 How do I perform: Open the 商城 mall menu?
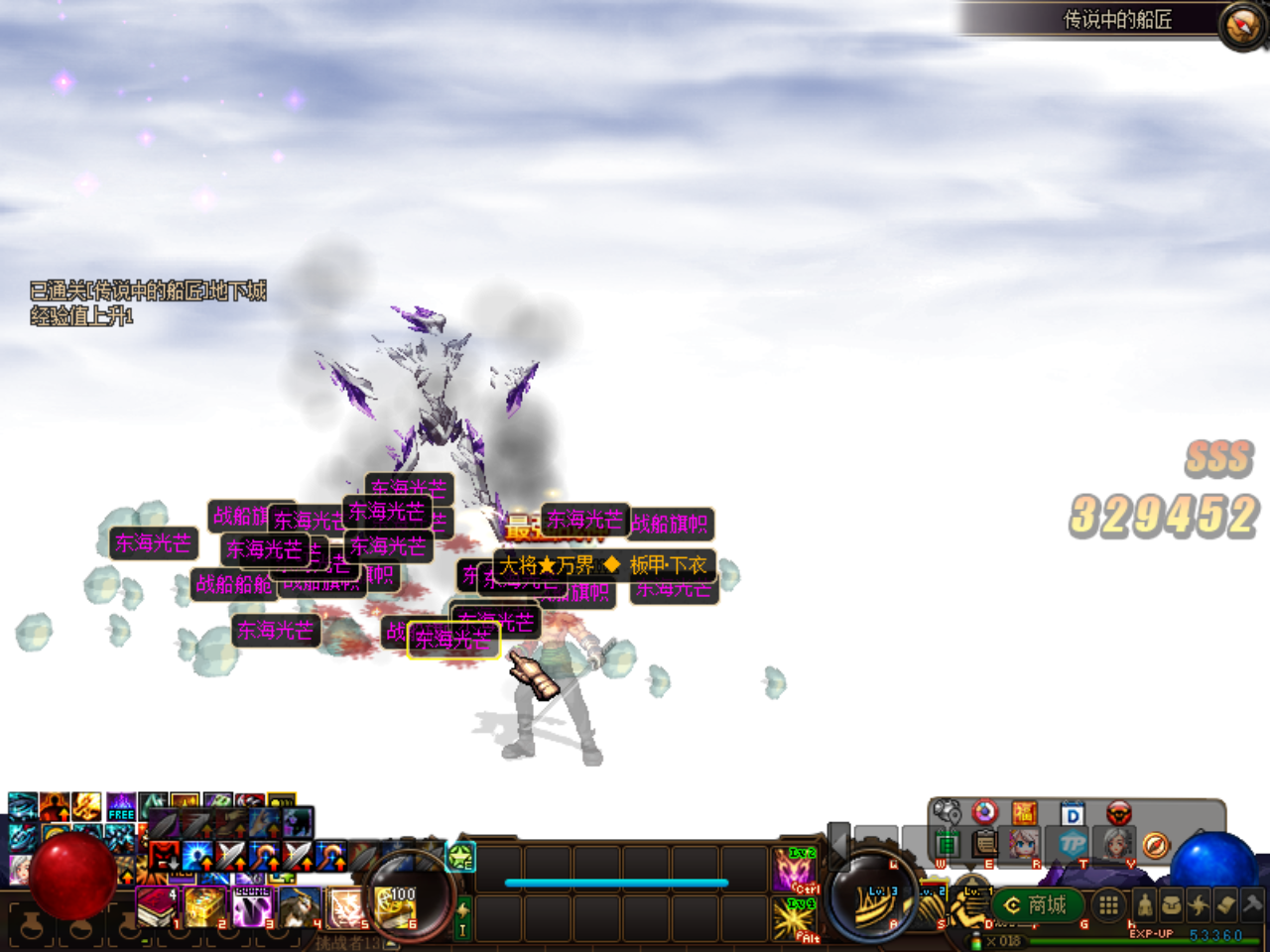point(1037,905)
